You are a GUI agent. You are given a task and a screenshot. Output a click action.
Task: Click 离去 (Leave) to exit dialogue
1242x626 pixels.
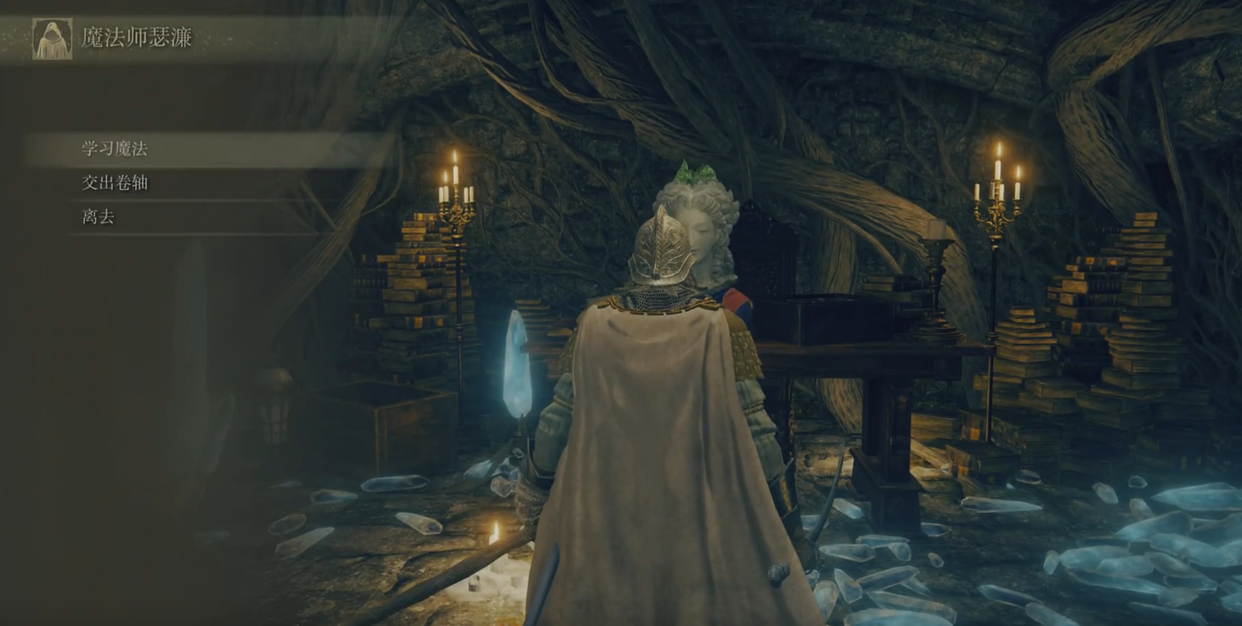click(98, 217)
